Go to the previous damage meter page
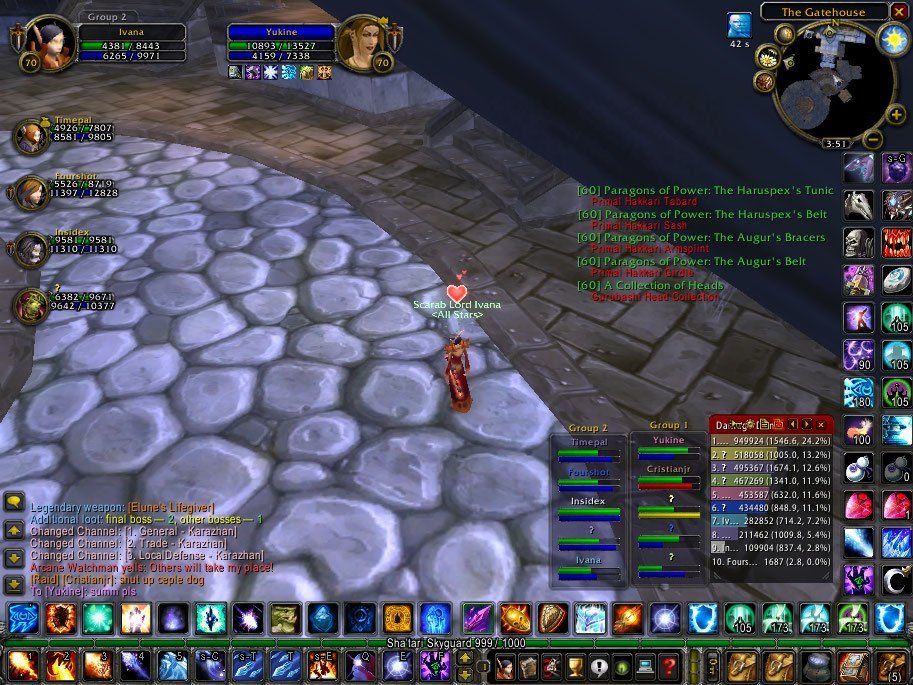The height and width of the screenshot is (685, 913). 792,425
